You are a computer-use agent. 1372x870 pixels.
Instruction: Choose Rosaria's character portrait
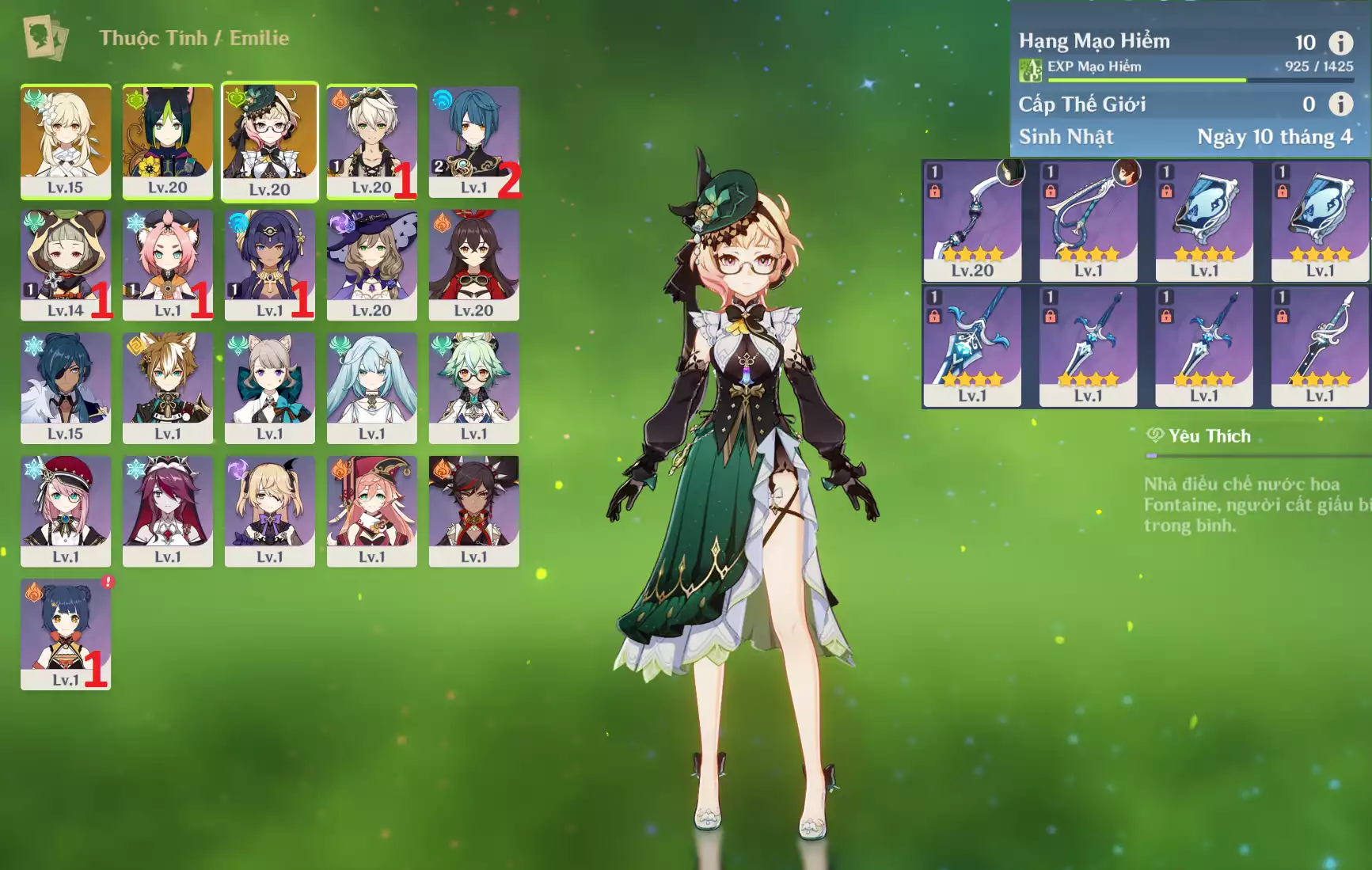(167, 511)
